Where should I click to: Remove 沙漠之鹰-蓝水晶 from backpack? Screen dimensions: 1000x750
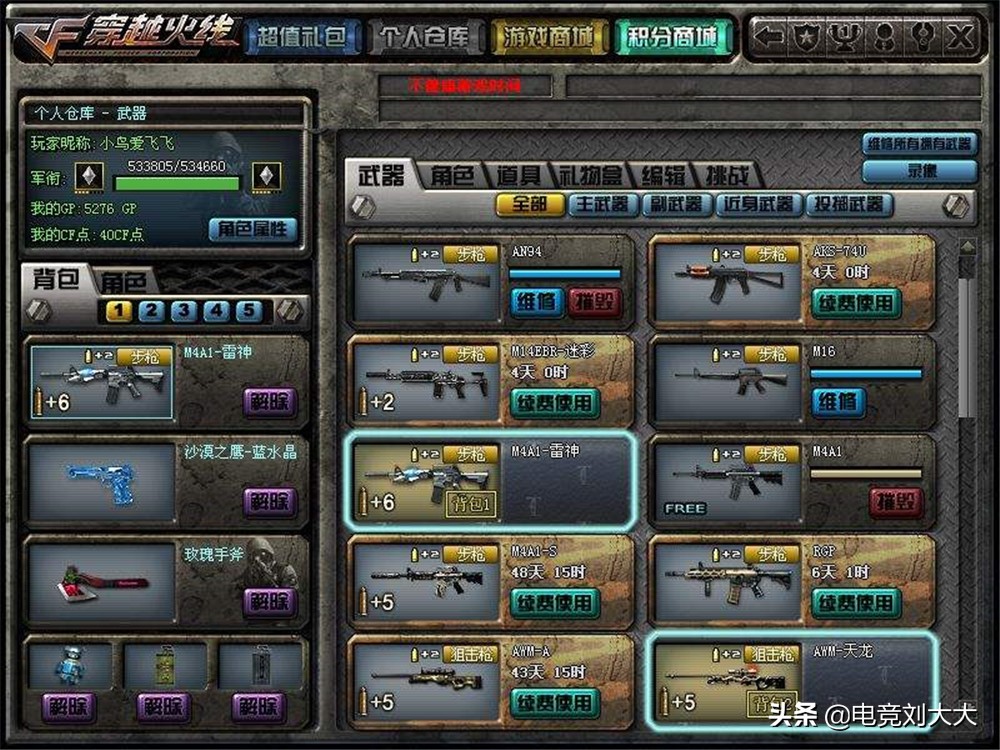269,501
